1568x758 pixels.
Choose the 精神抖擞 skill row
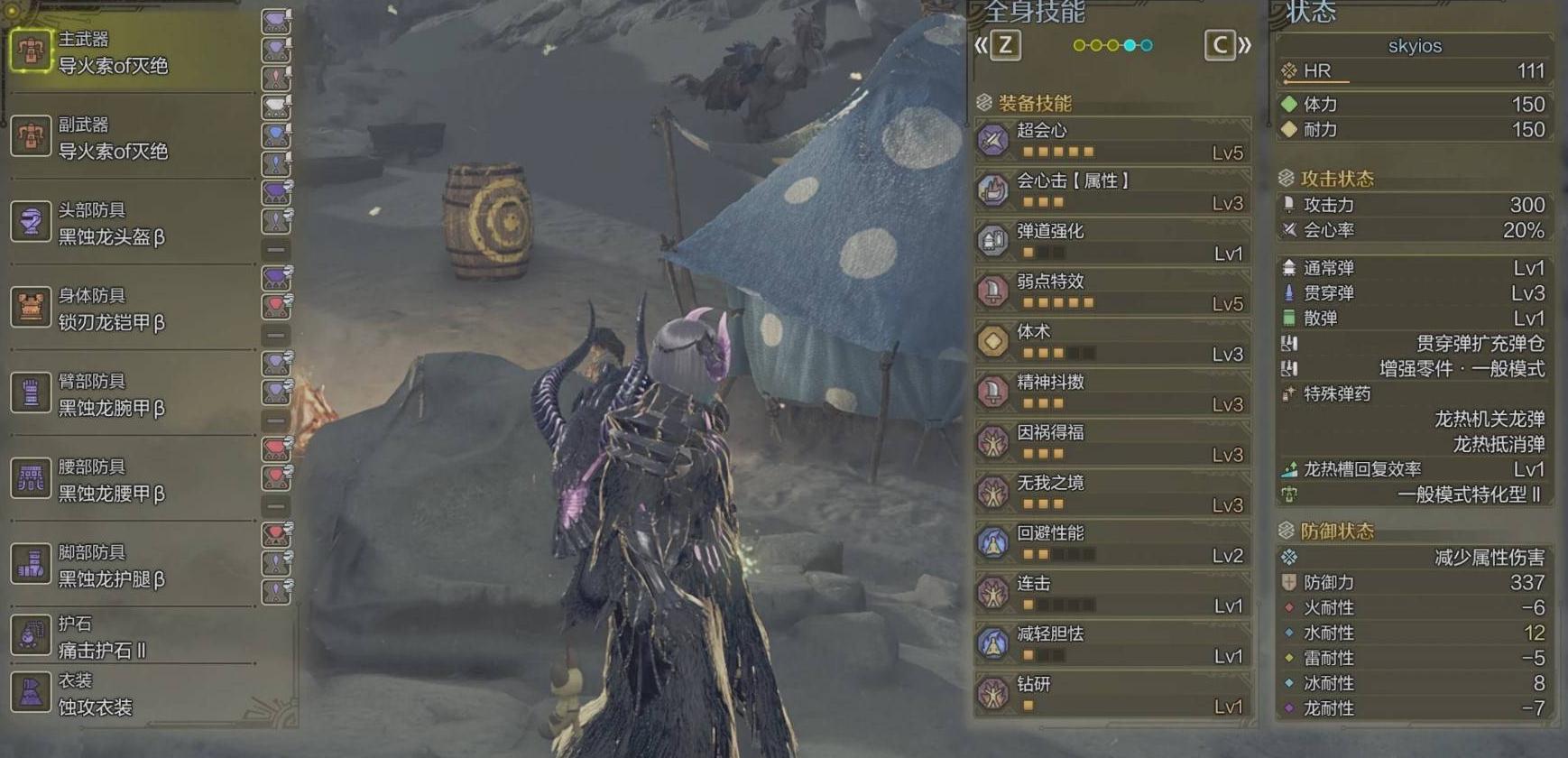(1112, 393)
